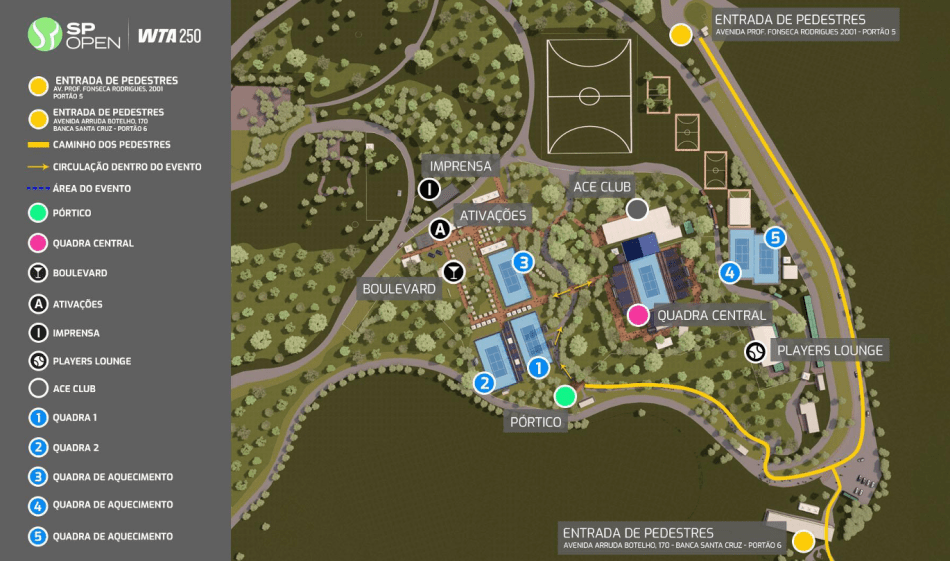Choose the Boulevard cocktail glass marker on the map
The height and width of the screenshot is (561, 950).
coord(454,271)
